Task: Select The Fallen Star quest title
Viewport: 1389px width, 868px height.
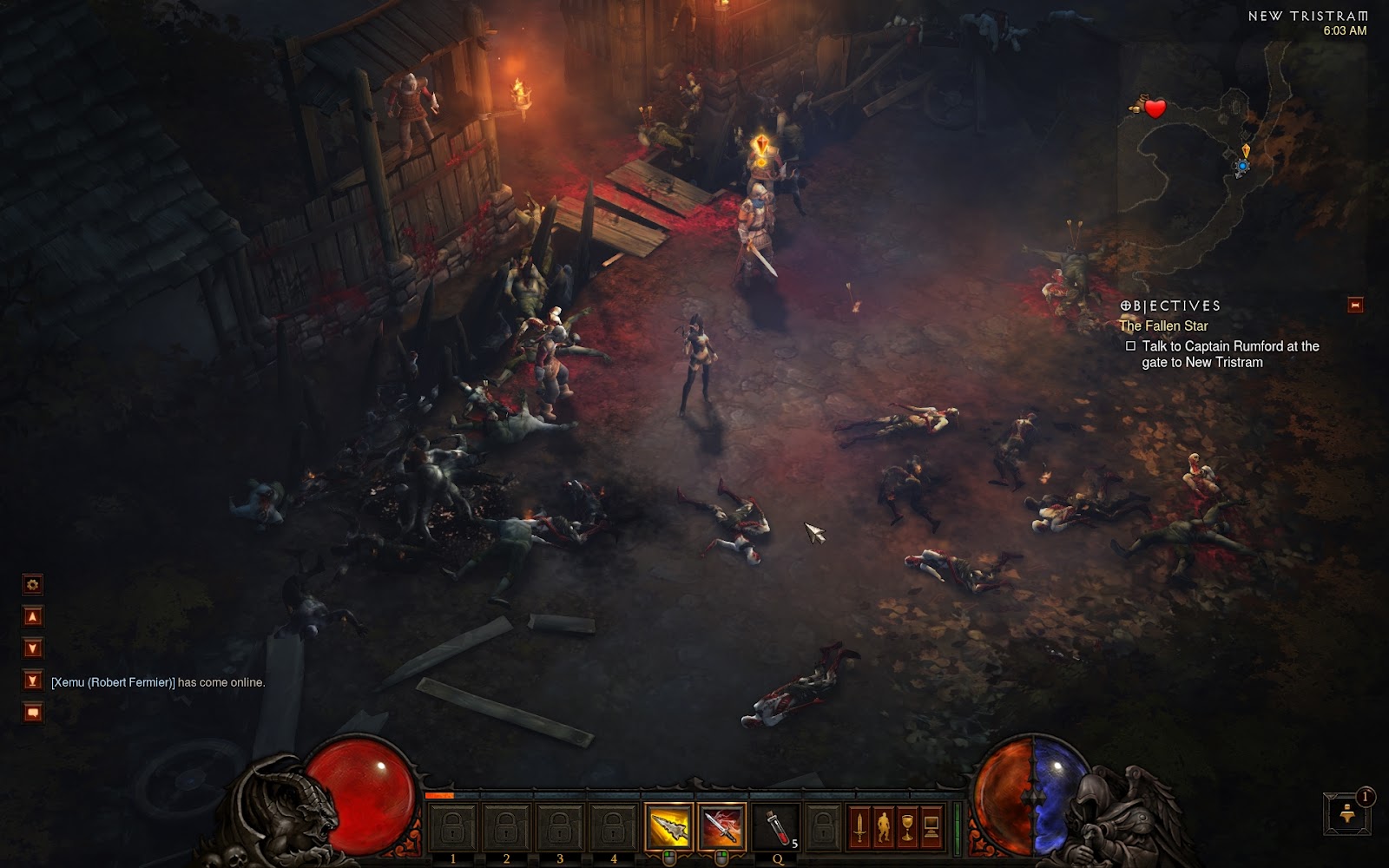Action: click(x=1163, y=326)
